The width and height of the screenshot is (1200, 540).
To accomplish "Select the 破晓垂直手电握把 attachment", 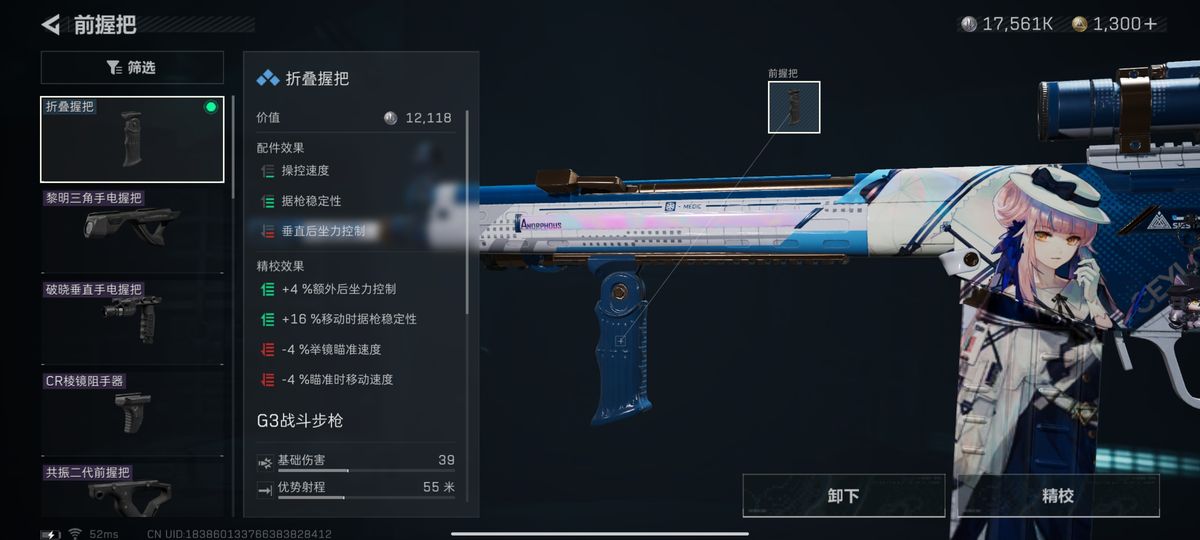I will [132, 317].
